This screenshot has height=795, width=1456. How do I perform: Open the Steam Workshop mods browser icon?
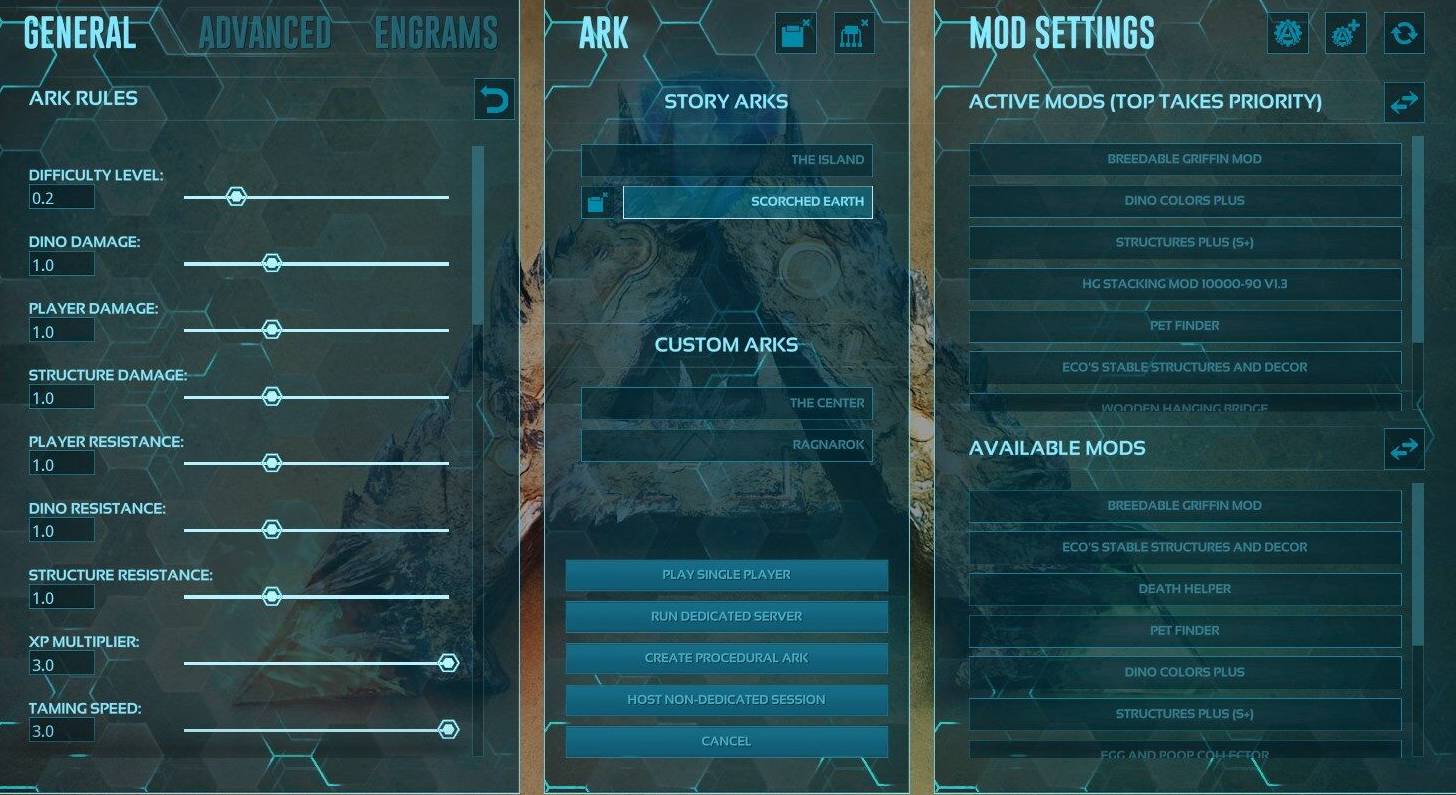pyautogui.click(x=1287, y=32)
